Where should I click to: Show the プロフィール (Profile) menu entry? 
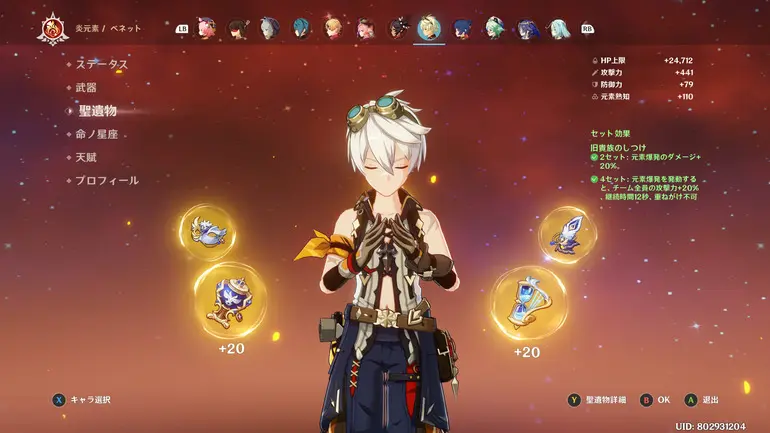[x=107, y=181]
